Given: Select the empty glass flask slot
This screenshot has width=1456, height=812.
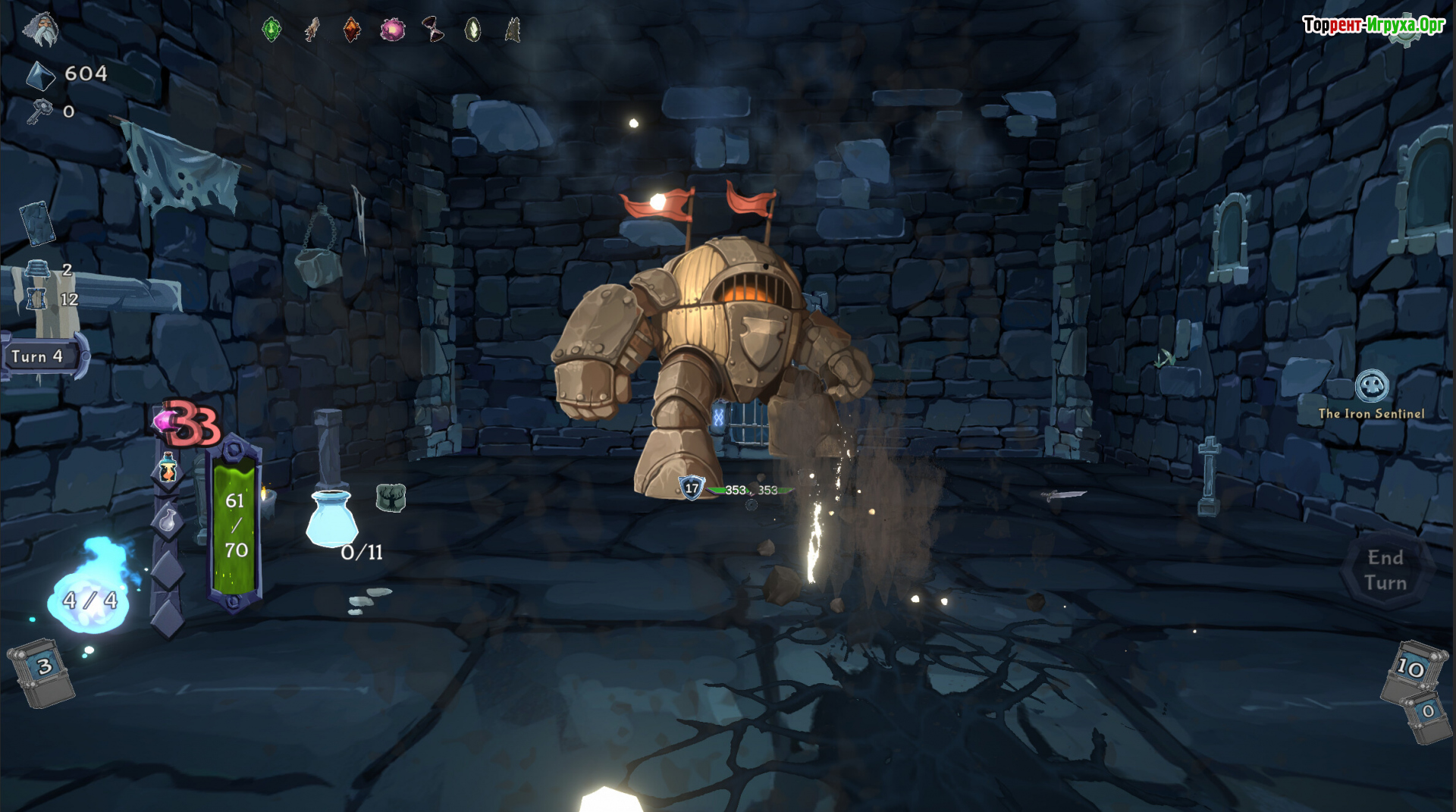Looking at the screenshot, I should click(x=168, y=521).
